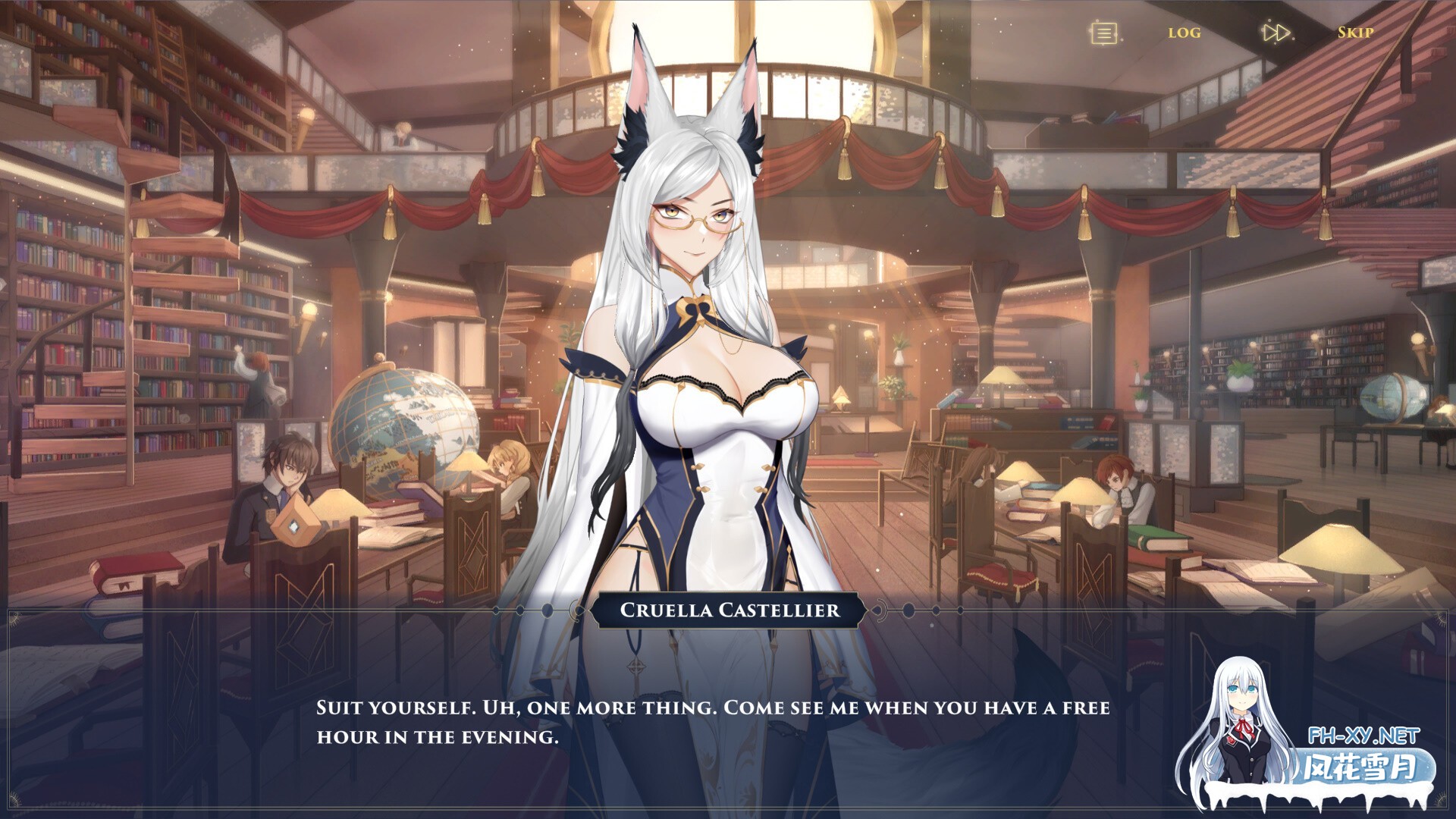Click the golden crescent ornament left of the nameplate
Image resolution: width=1456 pixels, height=819 pixels.
coord(576,612)
